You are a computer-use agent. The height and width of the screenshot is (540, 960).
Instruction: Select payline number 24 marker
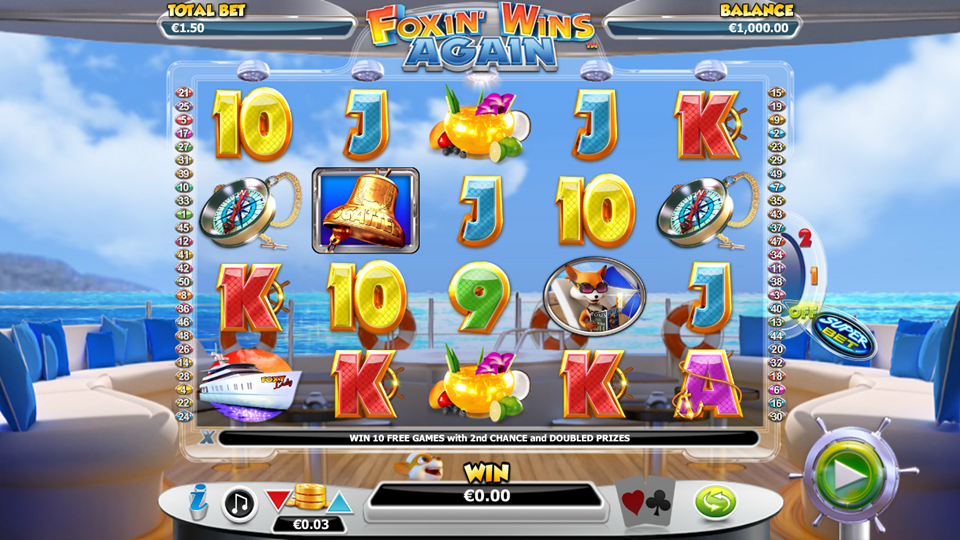[x=183, y=416]
